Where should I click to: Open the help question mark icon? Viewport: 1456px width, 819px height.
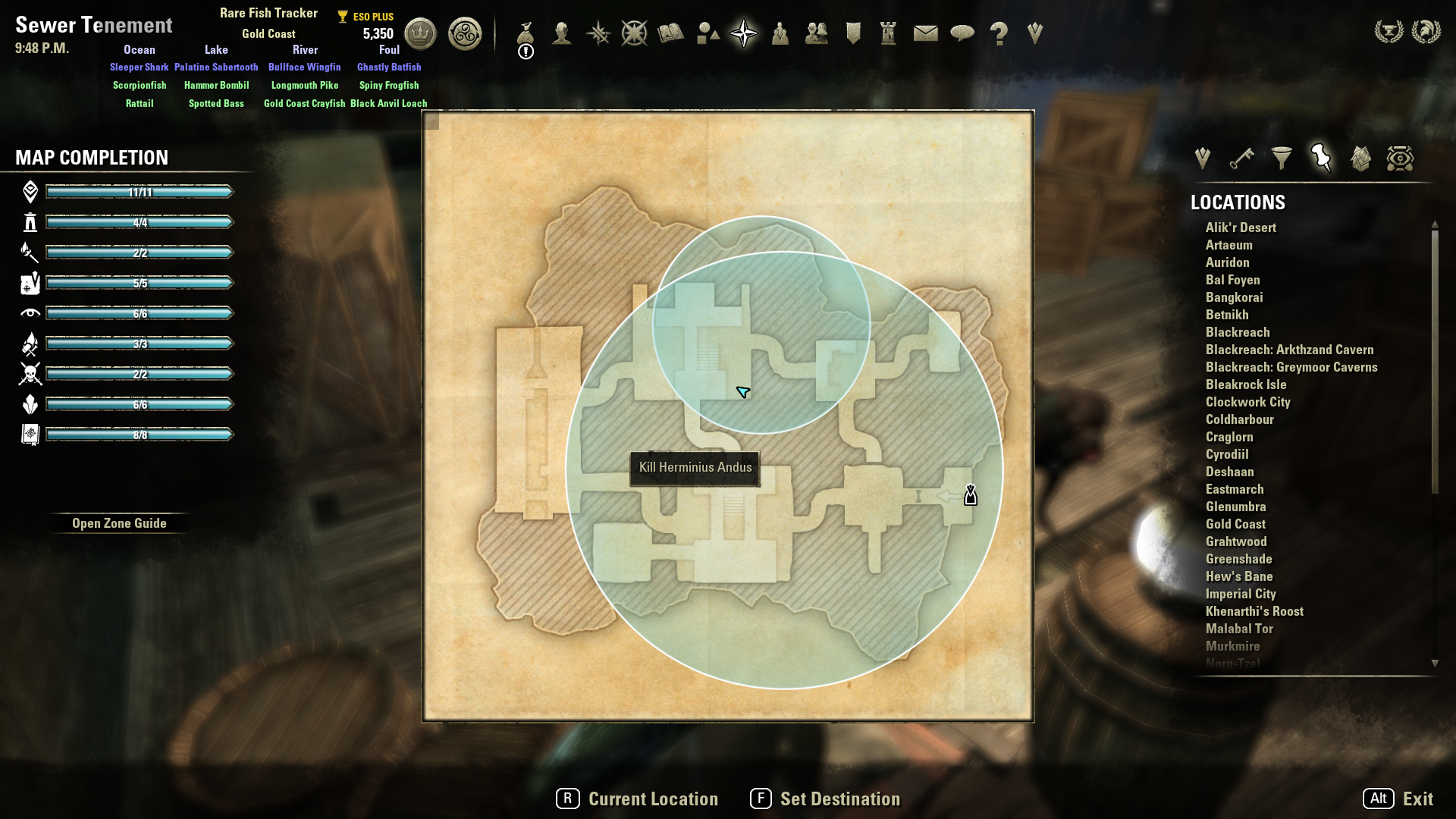click(x=999, y=34)
